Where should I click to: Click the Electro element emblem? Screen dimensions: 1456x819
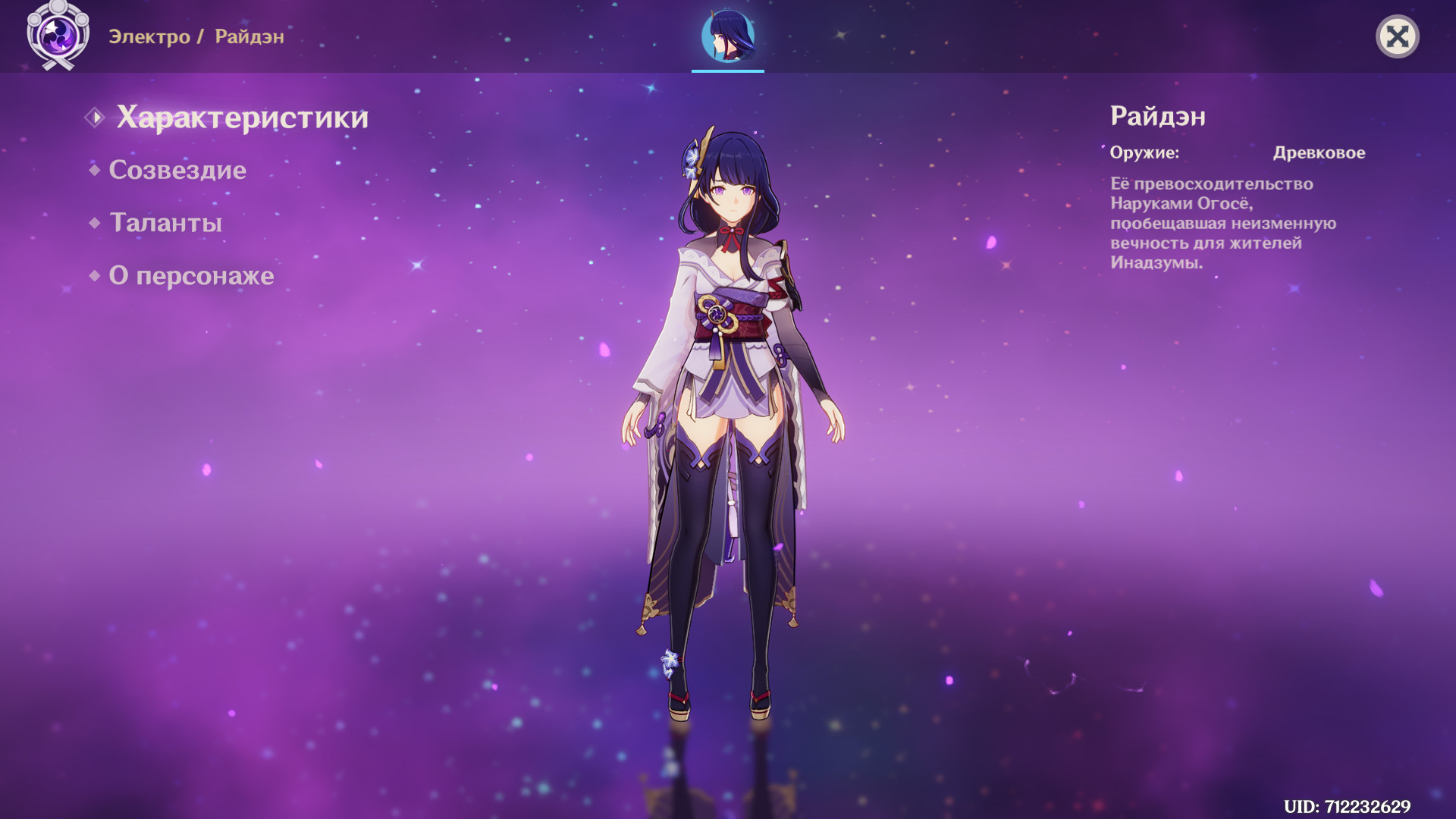pos(58,35)
